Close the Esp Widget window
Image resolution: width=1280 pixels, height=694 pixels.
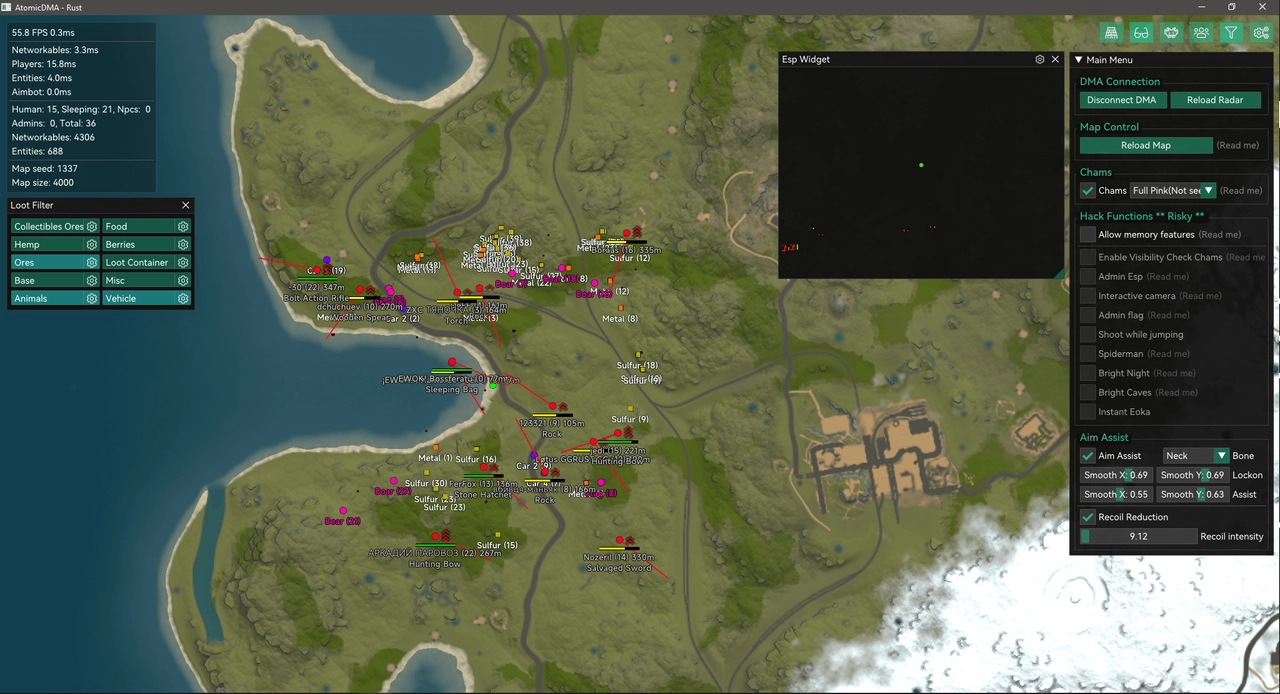[x=1055, y=60]
